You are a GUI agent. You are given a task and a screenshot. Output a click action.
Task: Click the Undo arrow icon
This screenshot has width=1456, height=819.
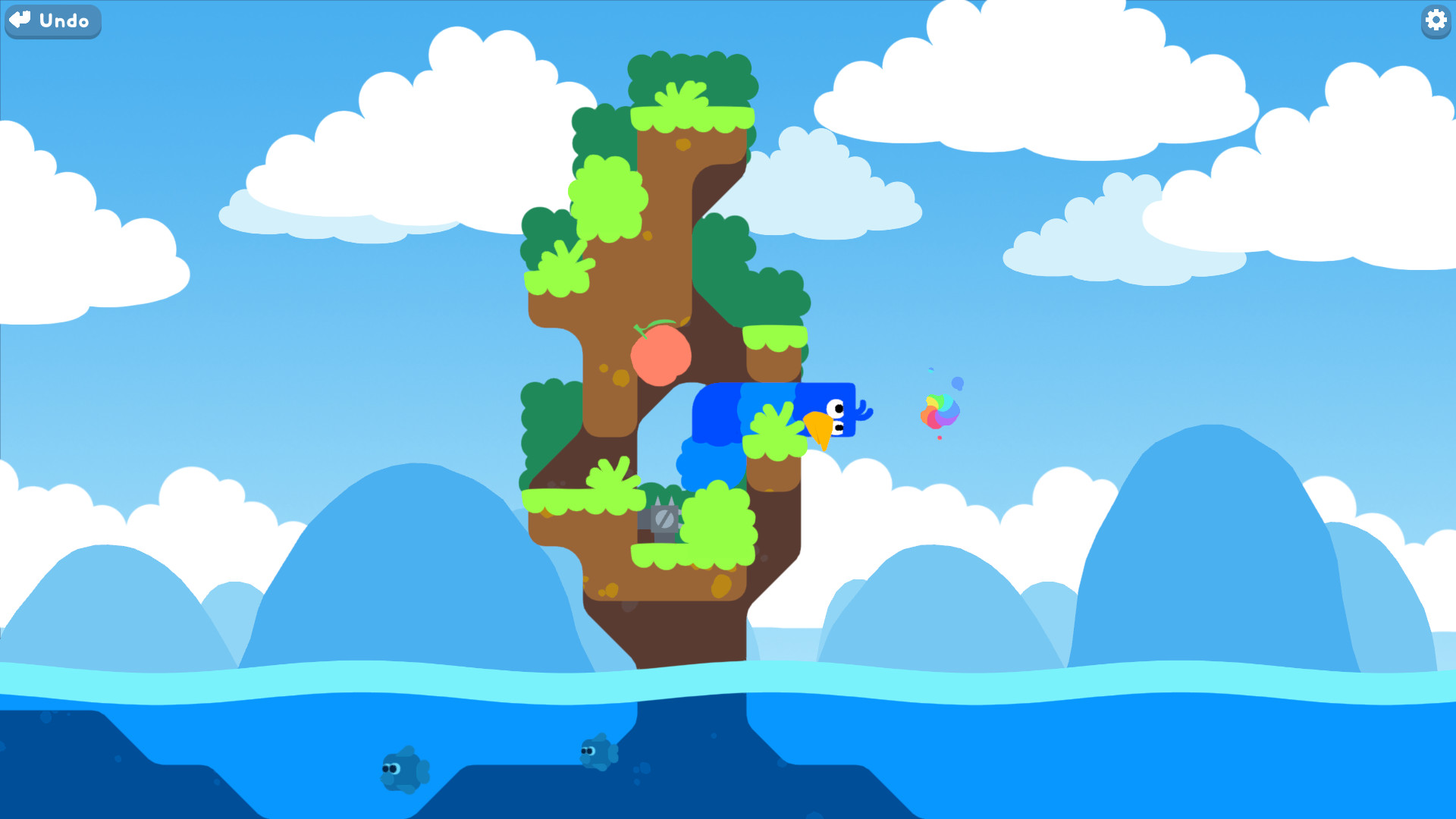20,20
